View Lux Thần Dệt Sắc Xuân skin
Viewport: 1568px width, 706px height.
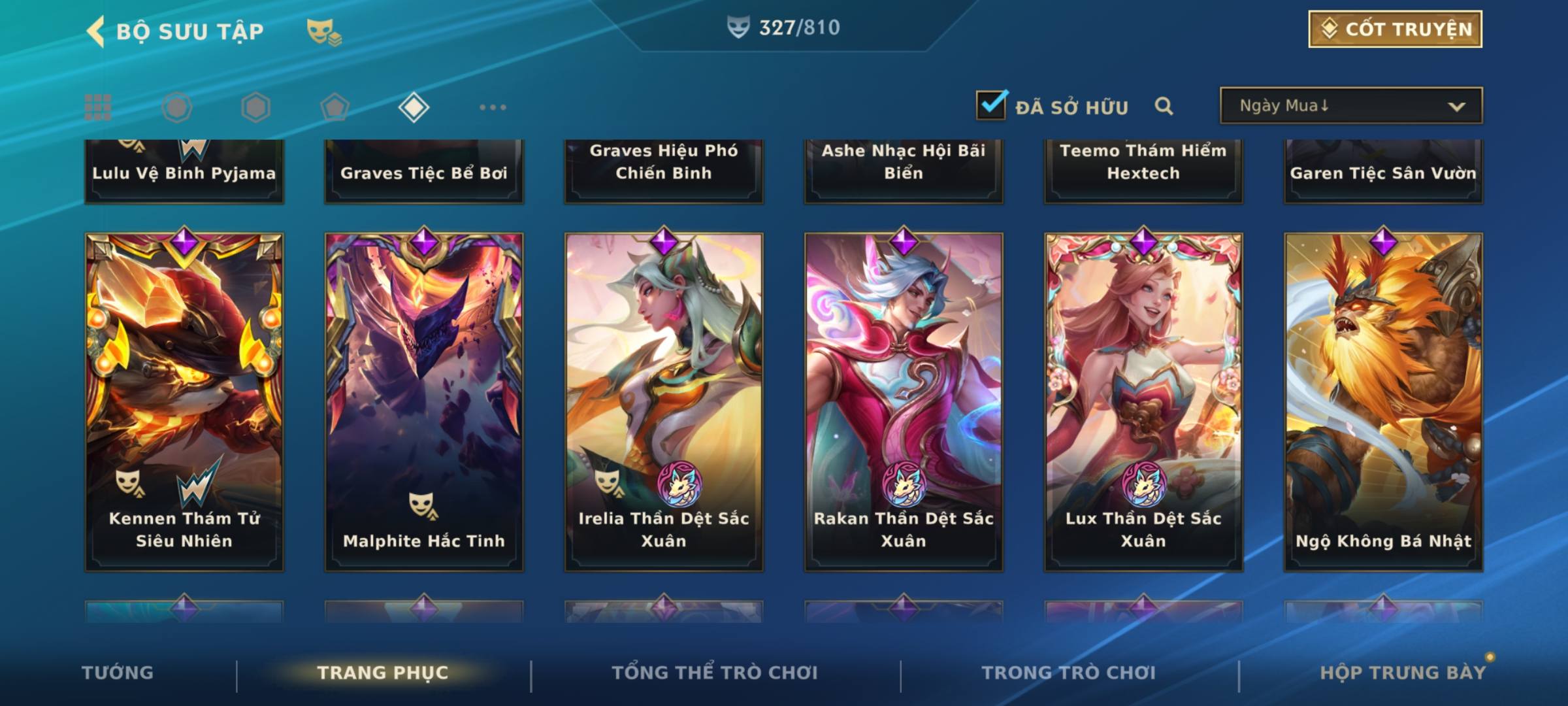(1143, 402)
